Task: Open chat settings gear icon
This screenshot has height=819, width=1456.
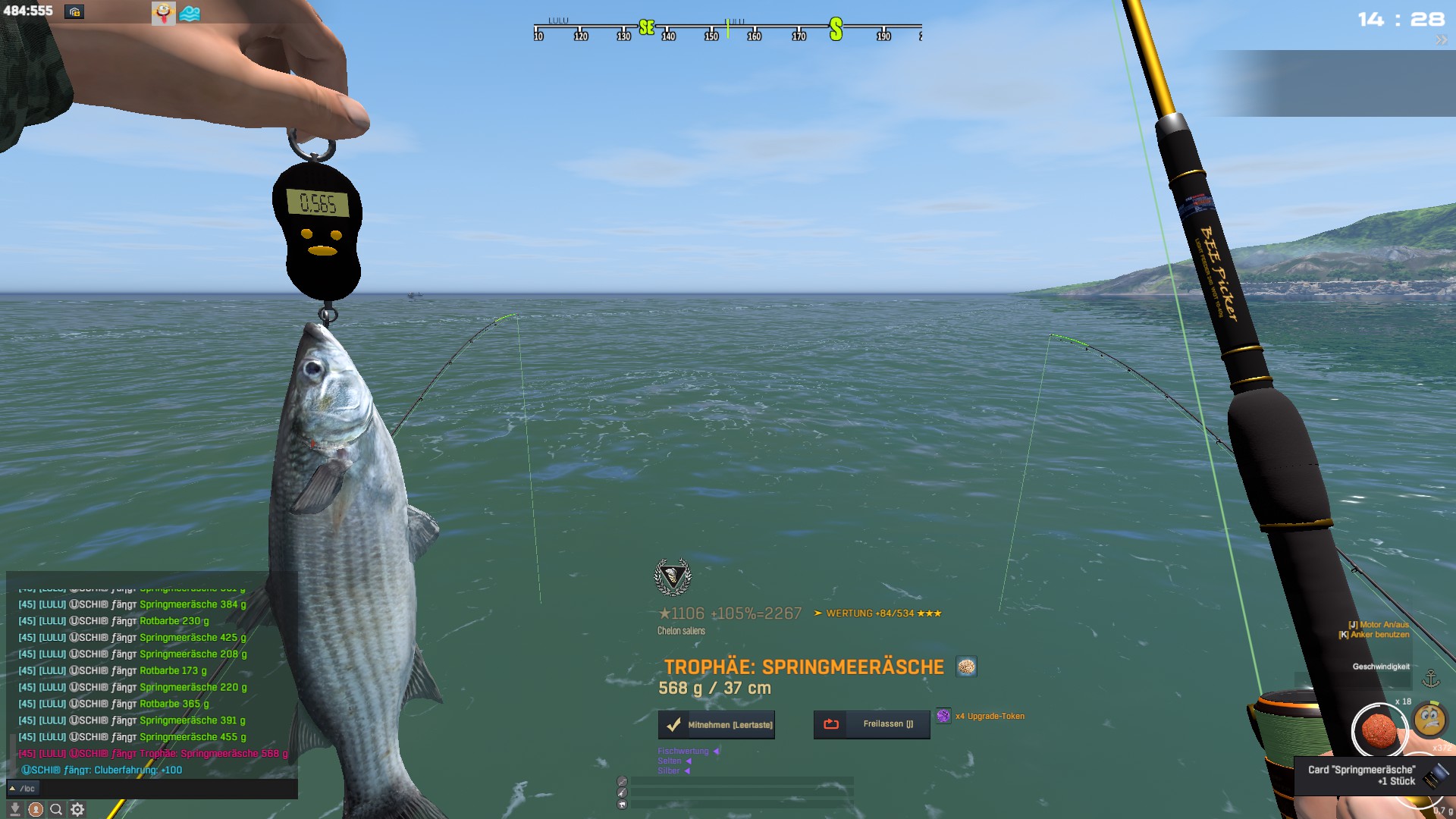Action: pos(77,810)
